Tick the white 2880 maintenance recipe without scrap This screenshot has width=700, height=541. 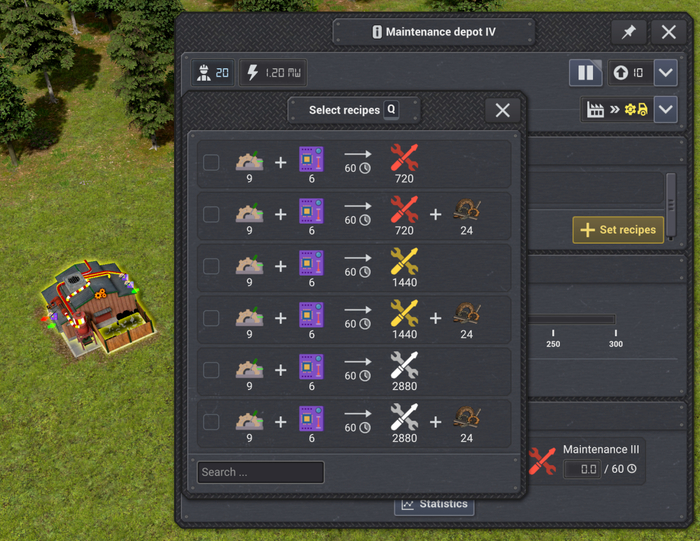tap(211, 370)
